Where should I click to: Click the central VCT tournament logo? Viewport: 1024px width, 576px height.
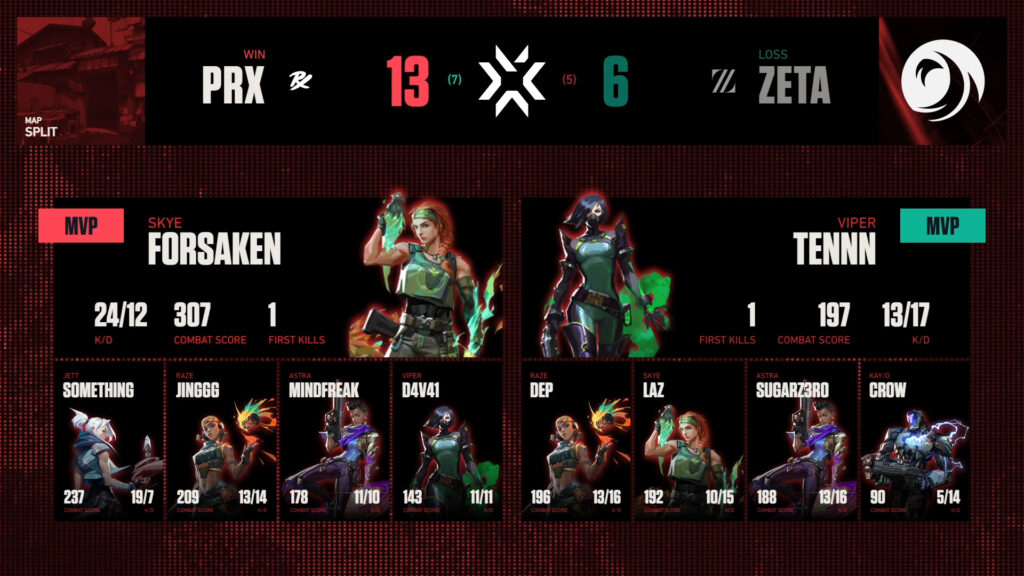point(511,81)
